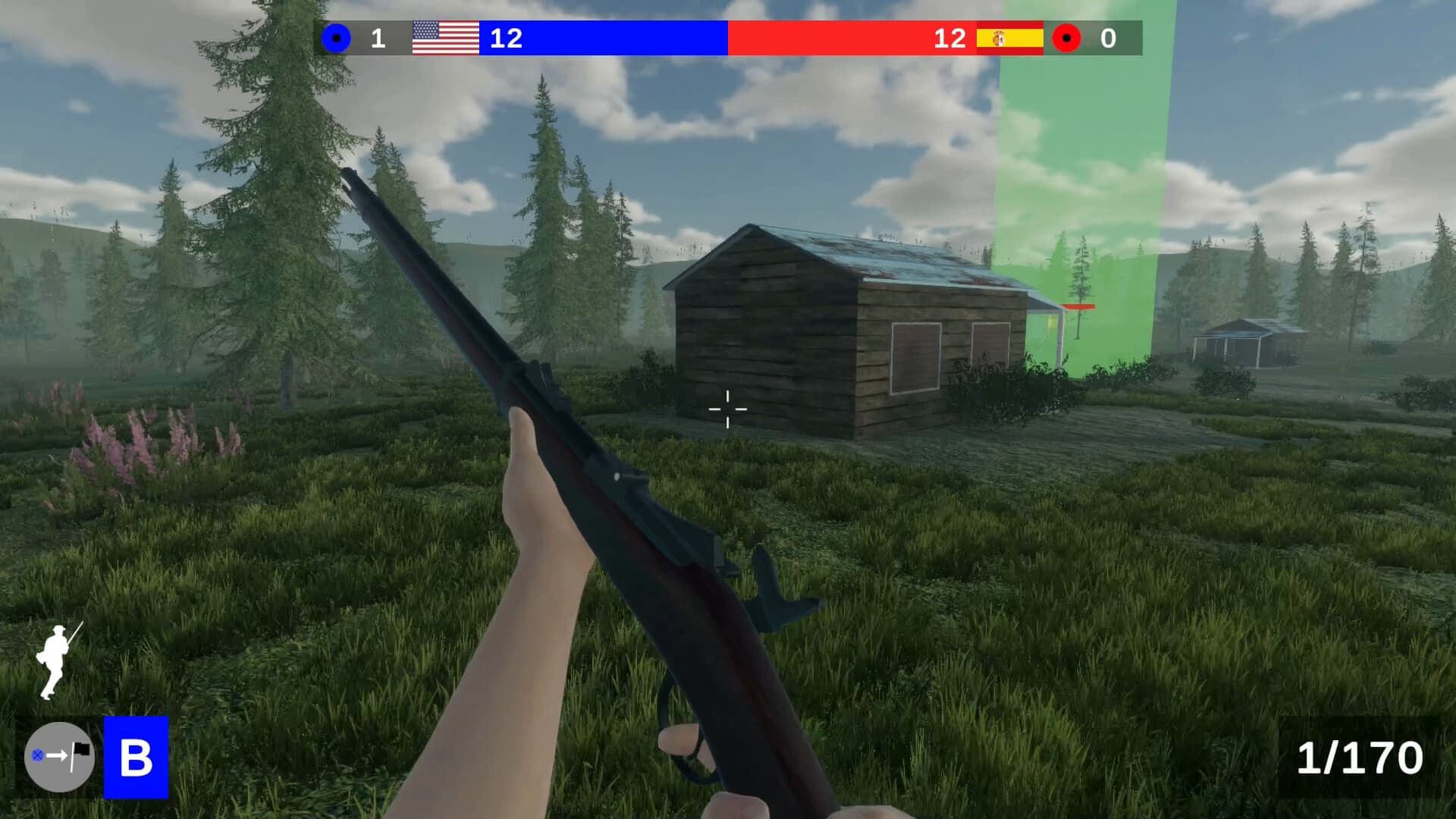Toggle the enemy health indicator above the cabin
Screen dimensions: 1456x819
point(1077,305)
